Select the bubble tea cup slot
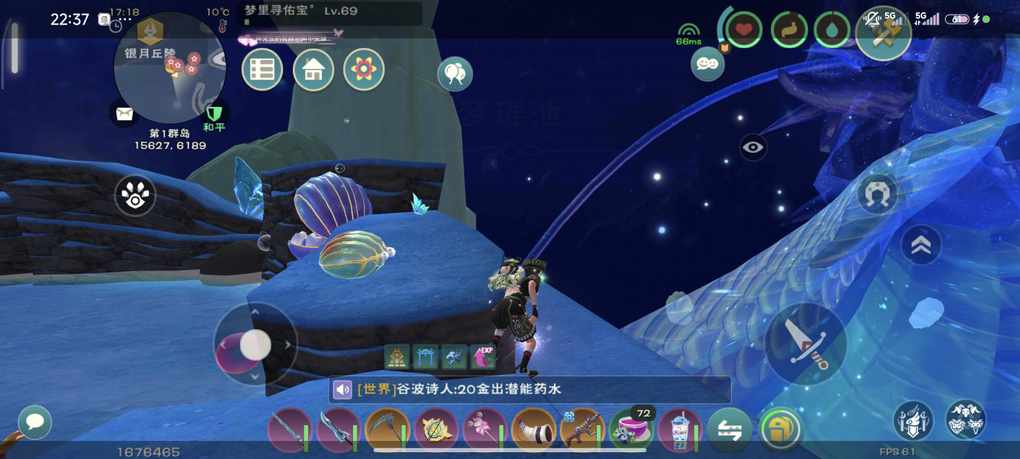The height and width of the screenshot is (459, 1020). [680, 430]
